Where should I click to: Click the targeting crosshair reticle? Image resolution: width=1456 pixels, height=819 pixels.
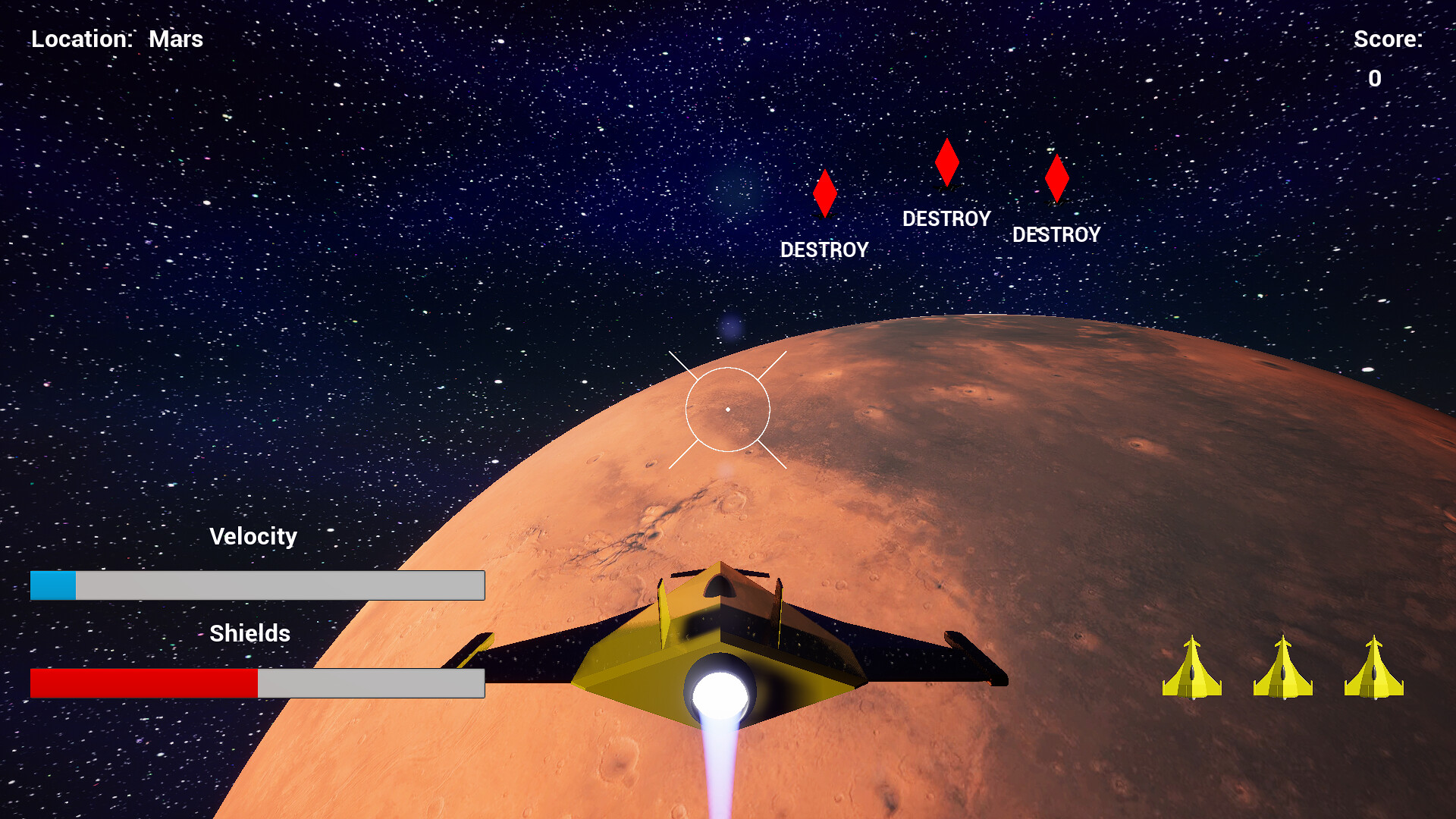tap(728, 408)
